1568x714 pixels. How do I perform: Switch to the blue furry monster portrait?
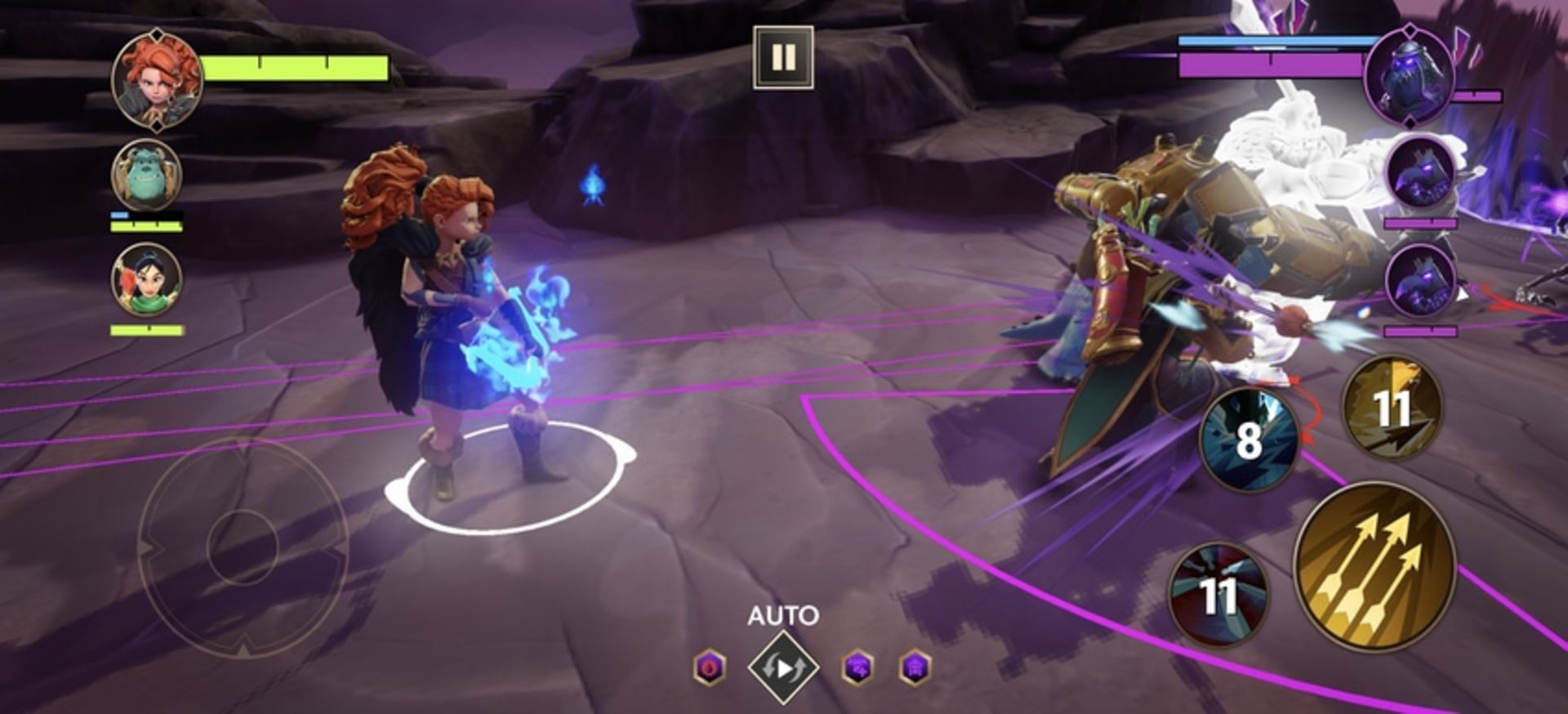[x=146, y=176]
